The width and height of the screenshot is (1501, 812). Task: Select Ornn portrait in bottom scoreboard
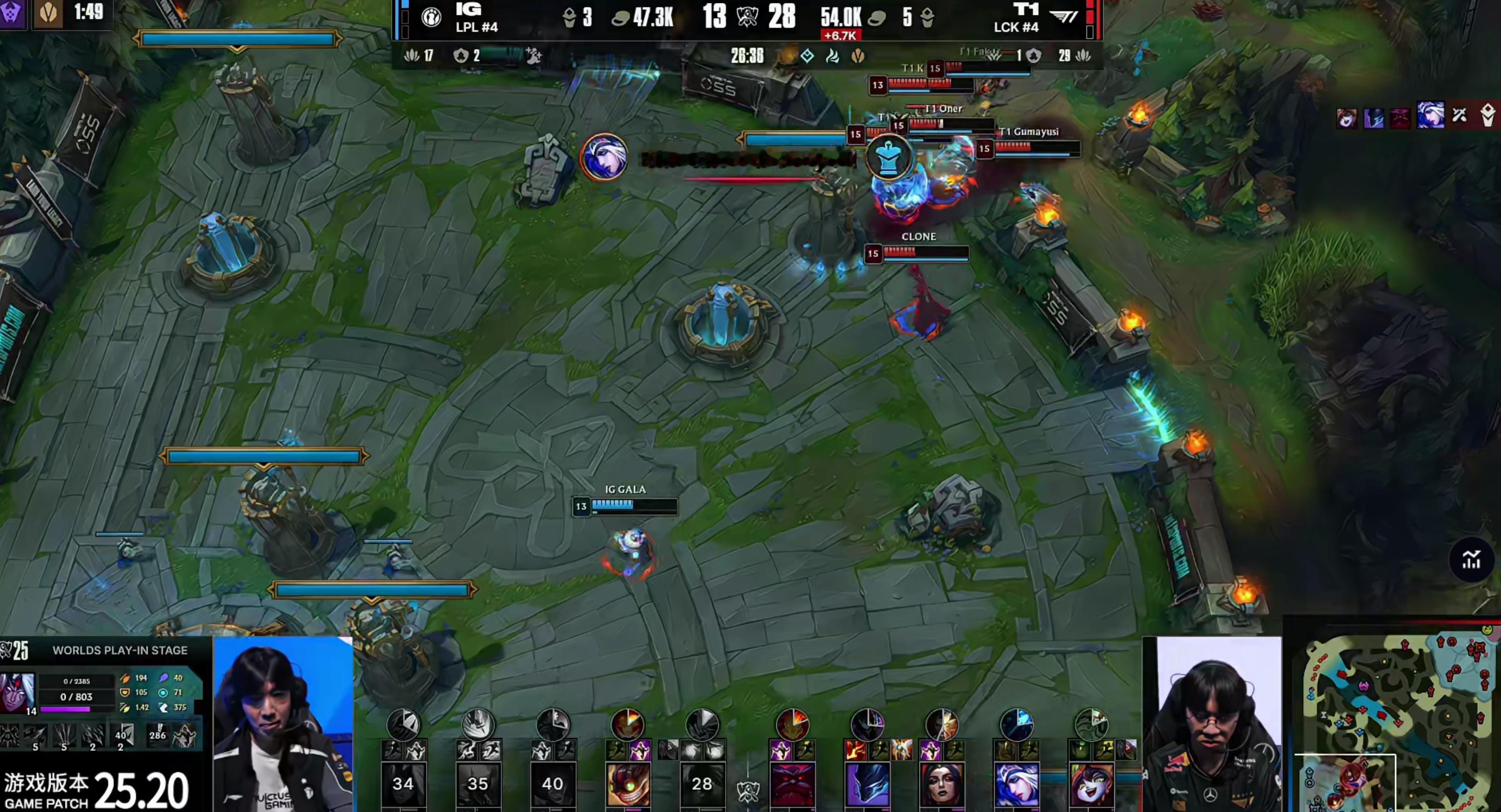[x=792, y=784]
